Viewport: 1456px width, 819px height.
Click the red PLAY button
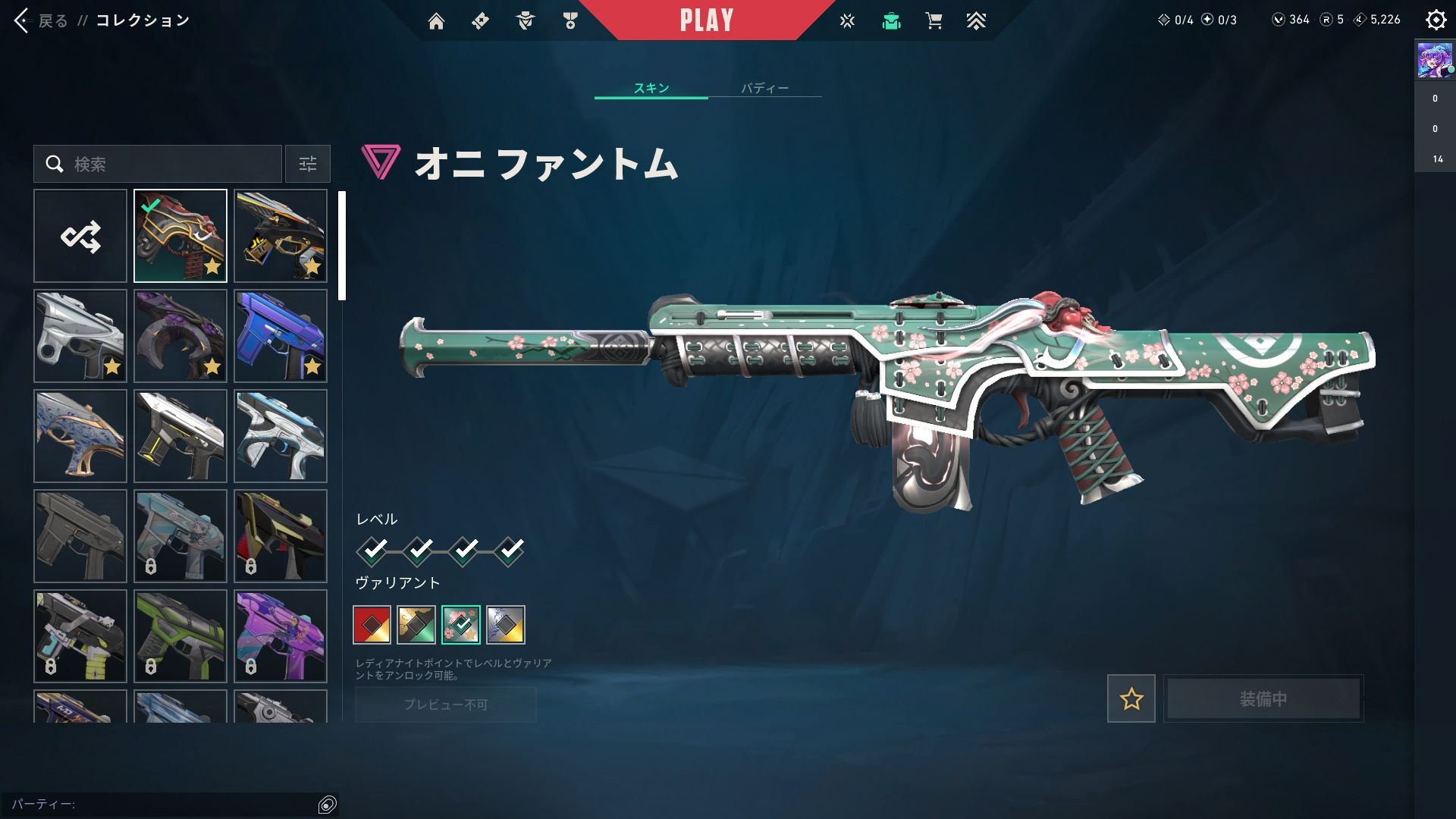pos(706,20)
